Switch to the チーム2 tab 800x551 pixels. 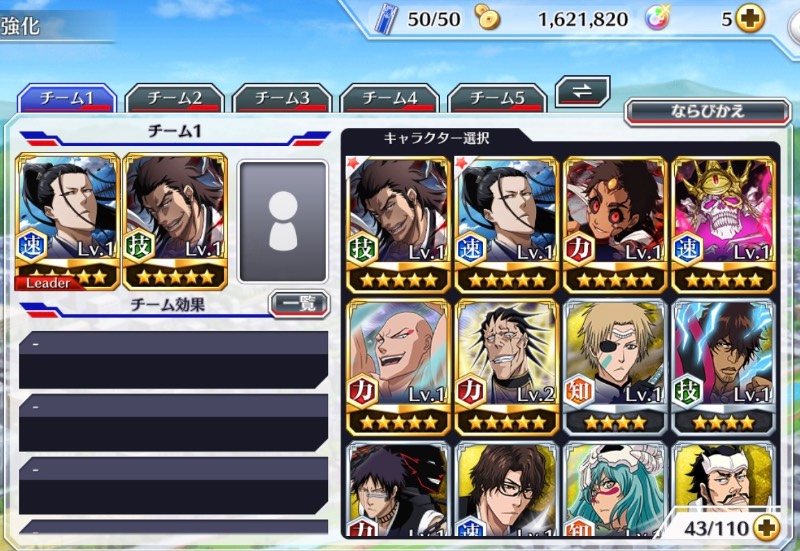coord(175,98)
